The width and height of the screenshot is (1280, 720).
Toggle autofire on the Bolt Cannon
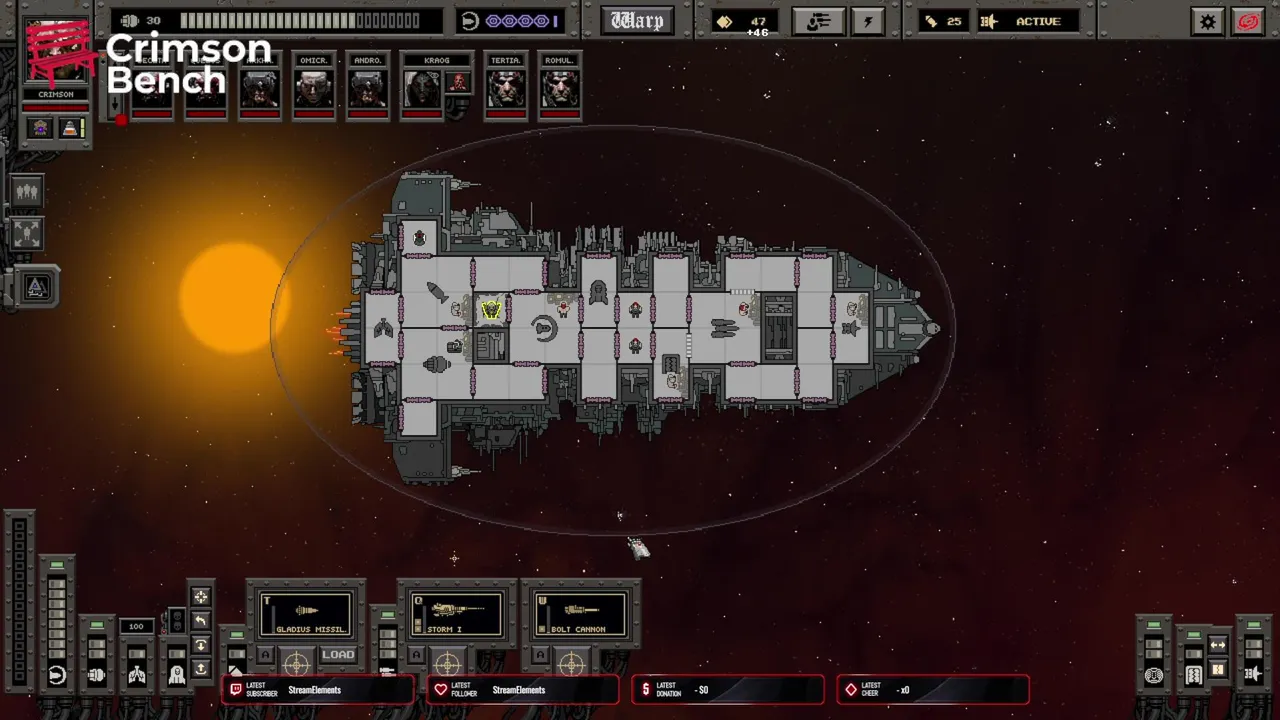click(x=541, y=656)
